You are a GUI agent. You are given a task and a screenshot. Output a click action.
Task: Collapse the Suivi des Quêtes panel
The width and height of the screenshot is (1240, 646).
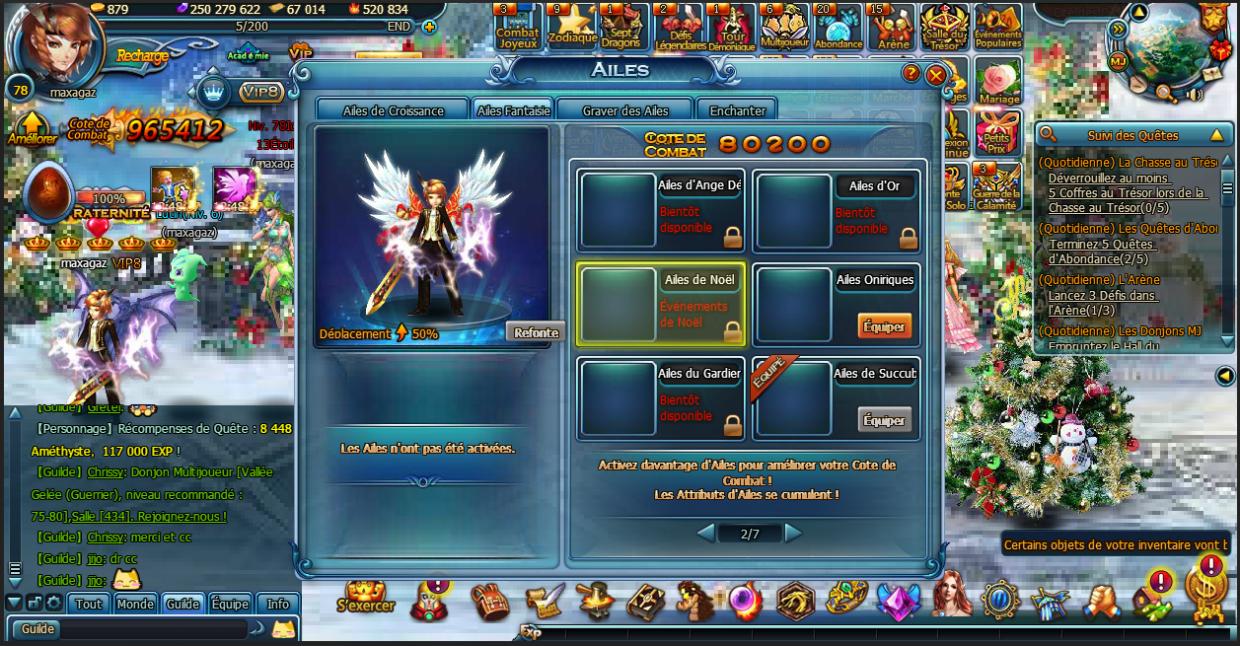1216,135
